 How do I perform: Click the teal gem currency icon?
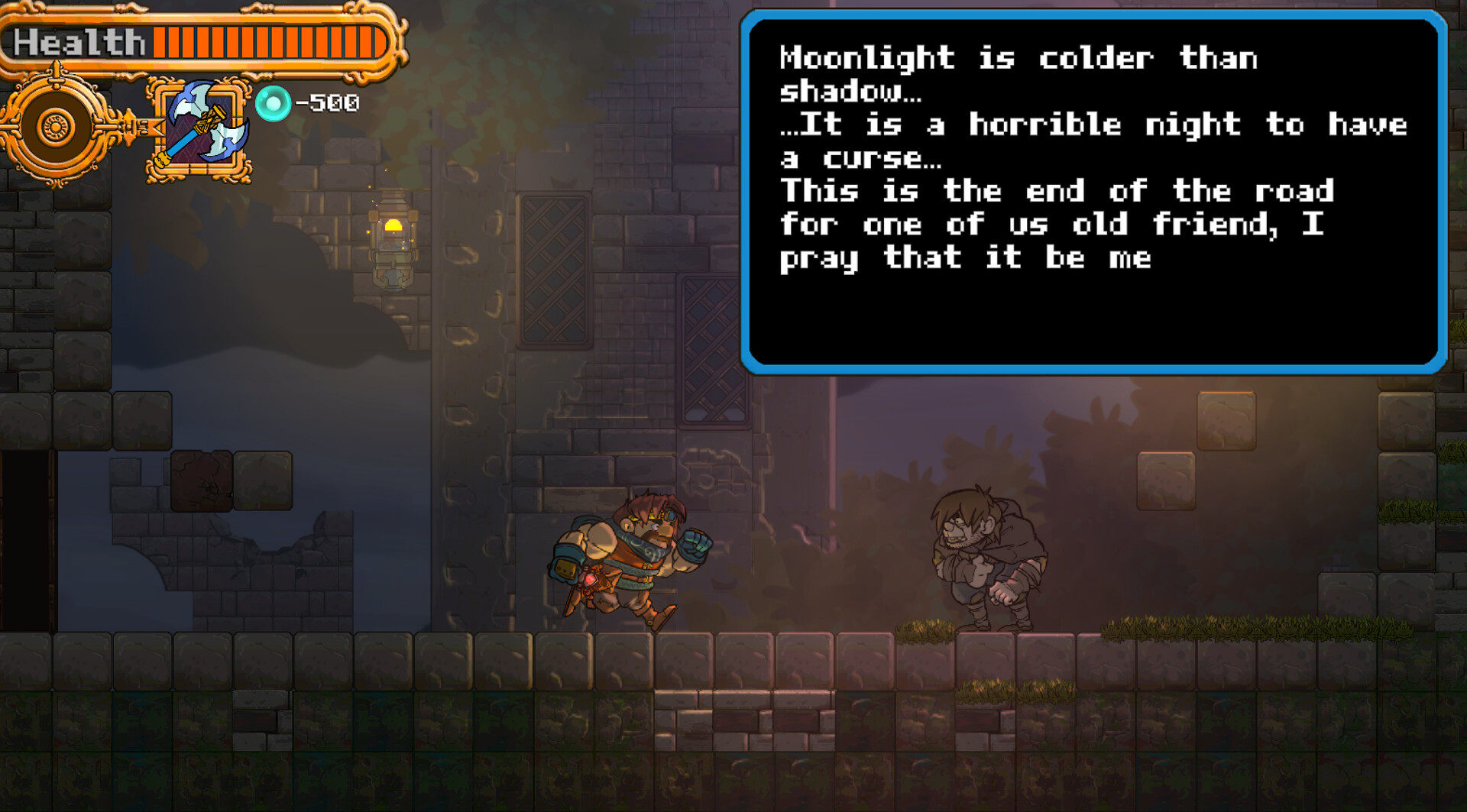(x=274, y=102)
